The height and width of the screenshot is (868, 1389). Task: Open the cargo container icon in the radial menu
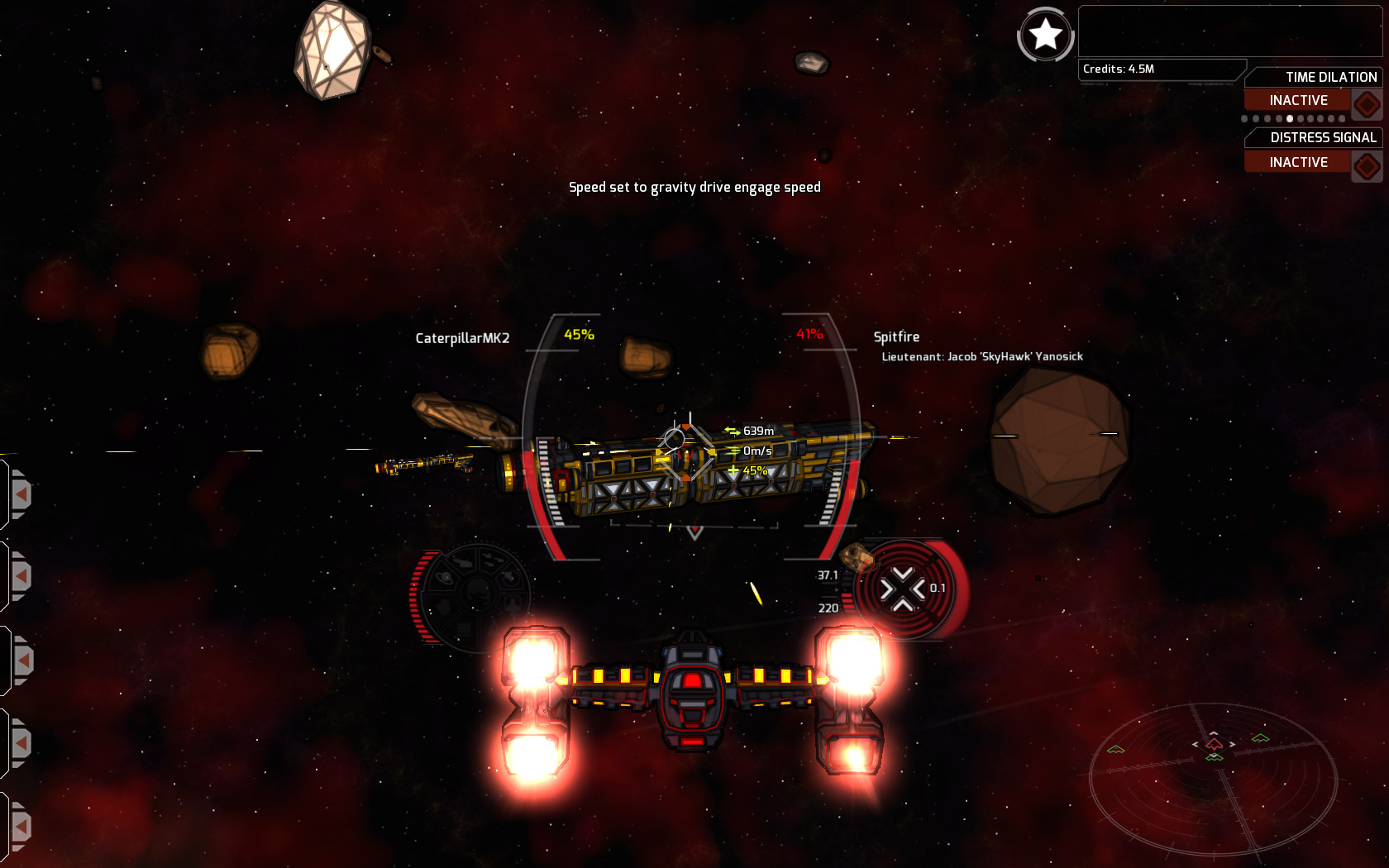coord(464,629)
